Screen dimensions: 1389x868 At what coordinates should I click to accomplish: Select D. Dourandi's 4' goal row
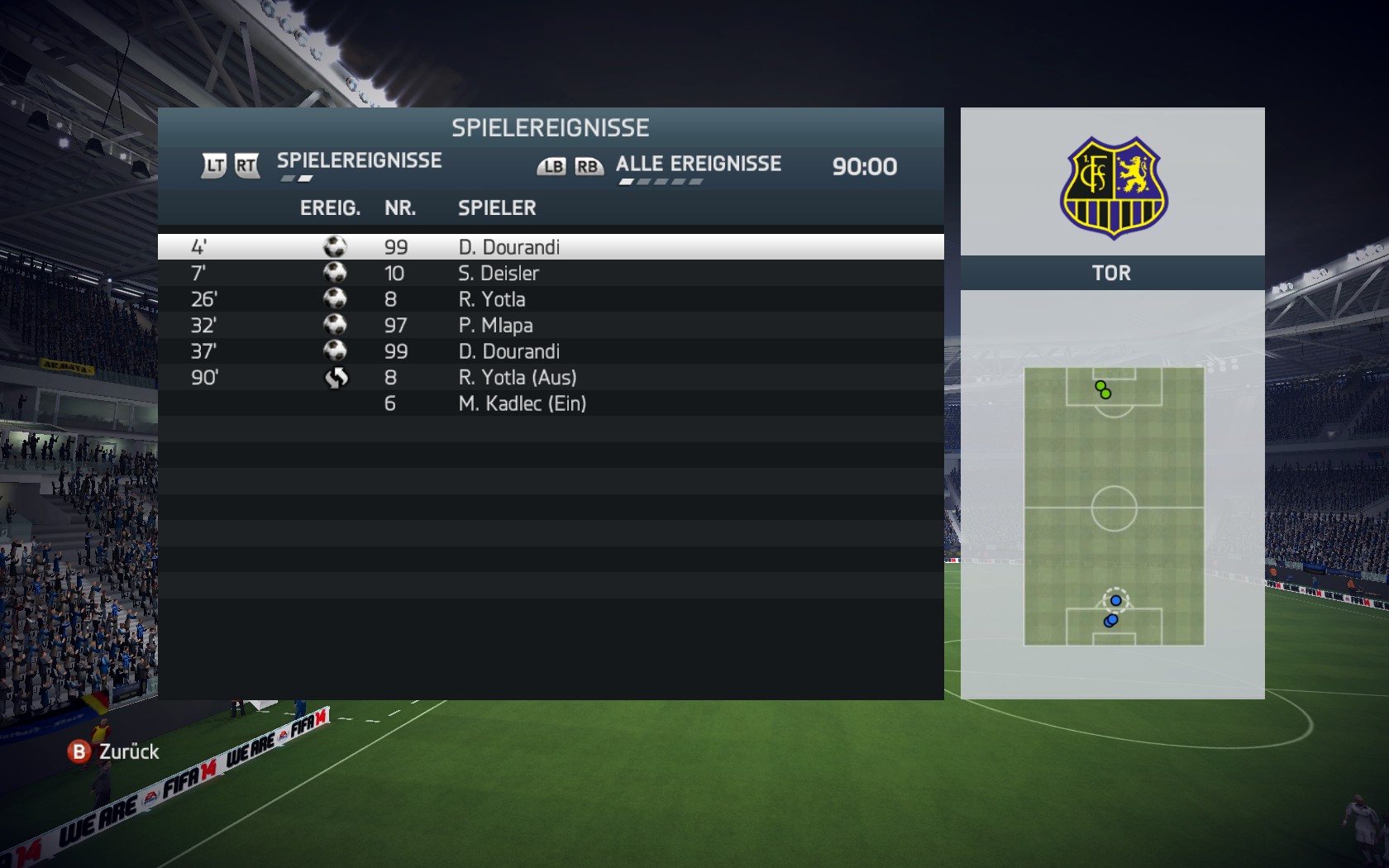pos(550,247)
